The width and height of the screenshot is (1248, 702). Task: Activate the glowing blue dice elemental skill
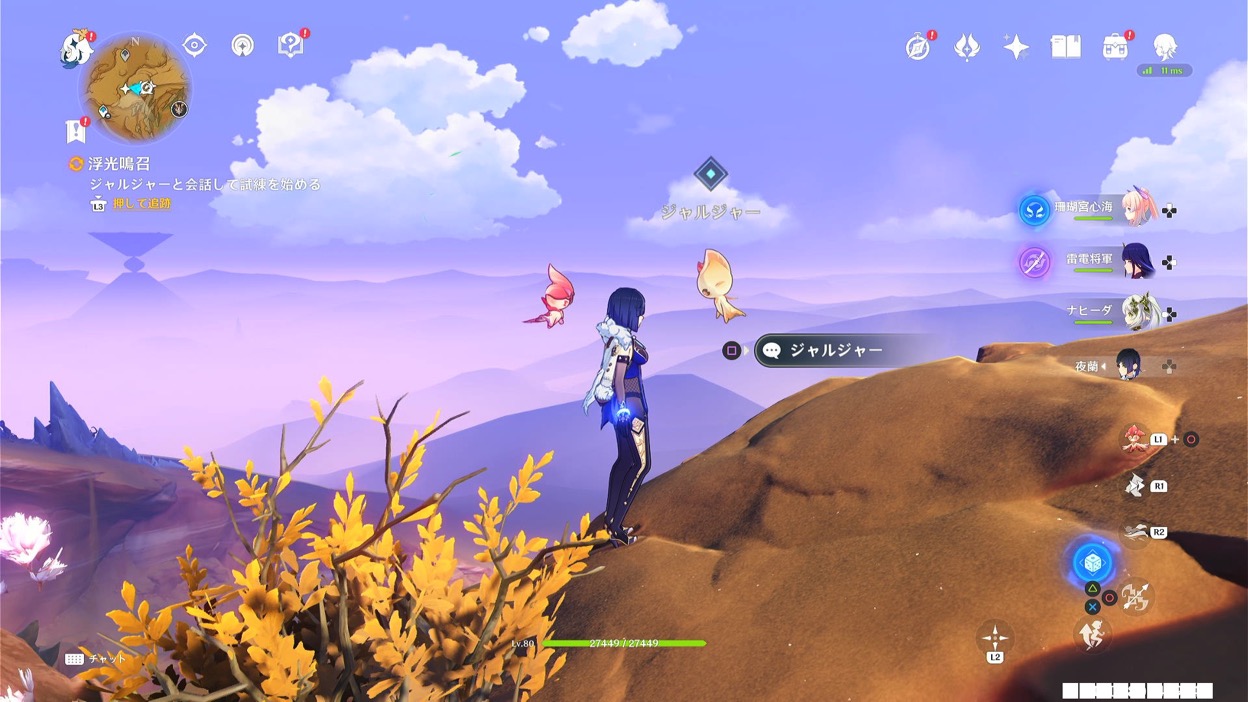tap(1092, 562)
